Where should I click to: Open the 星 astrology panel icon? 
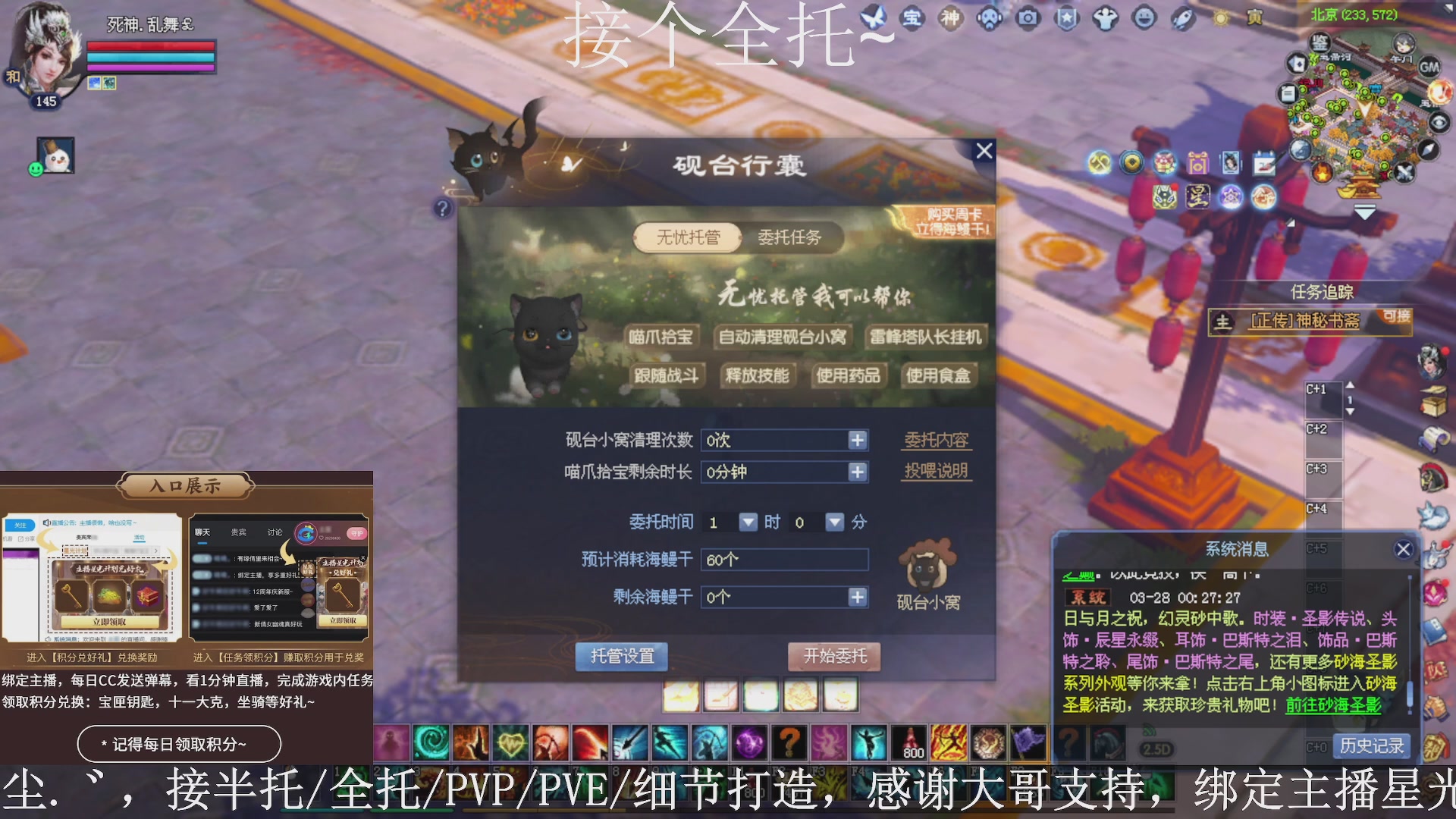pyautogui.click(x=1197, y=197)
